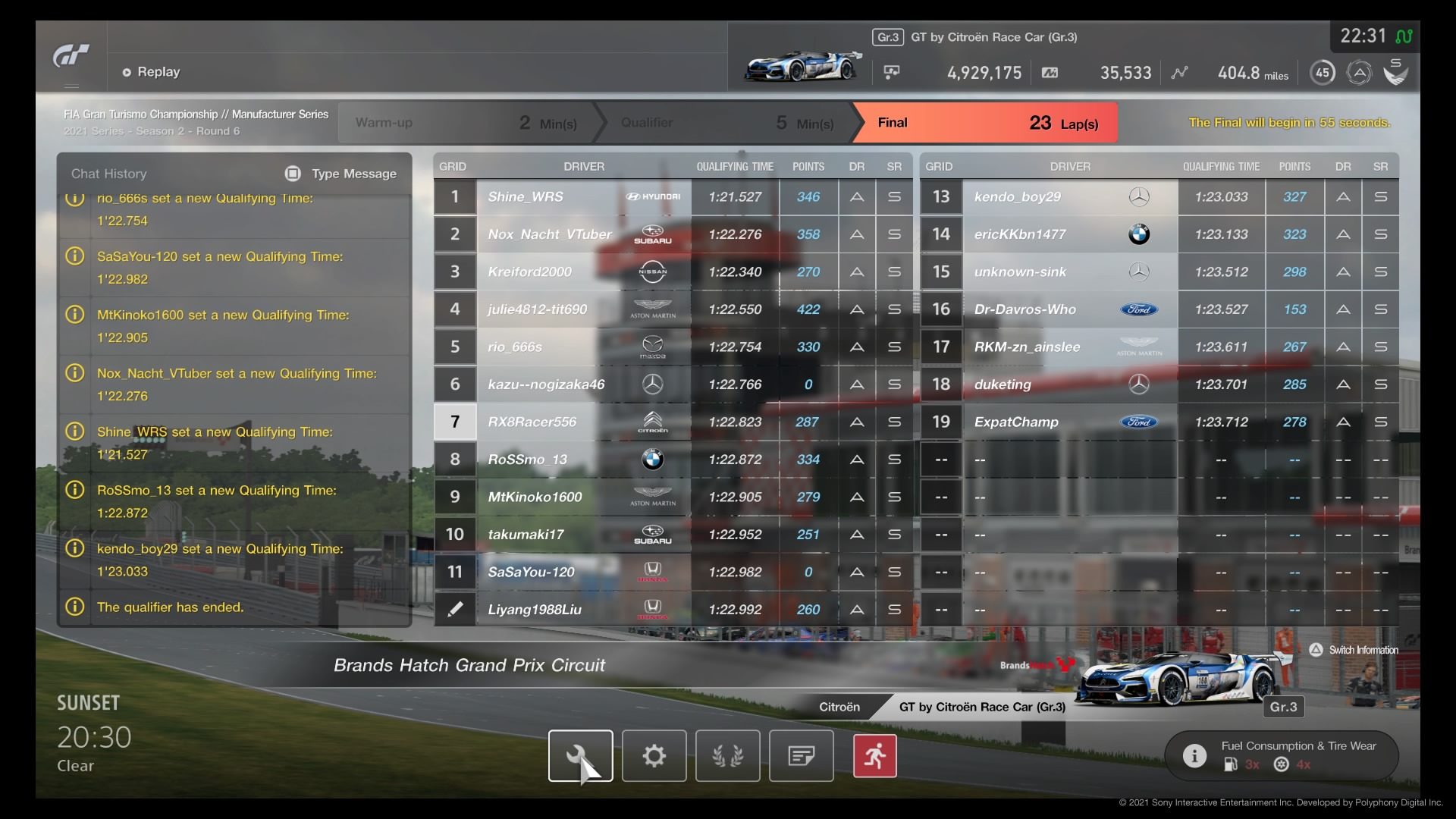Exit the race with red running-man button
Image resolution: width=1456 pixels, height=819 pixels.
[x=874, y=755]
